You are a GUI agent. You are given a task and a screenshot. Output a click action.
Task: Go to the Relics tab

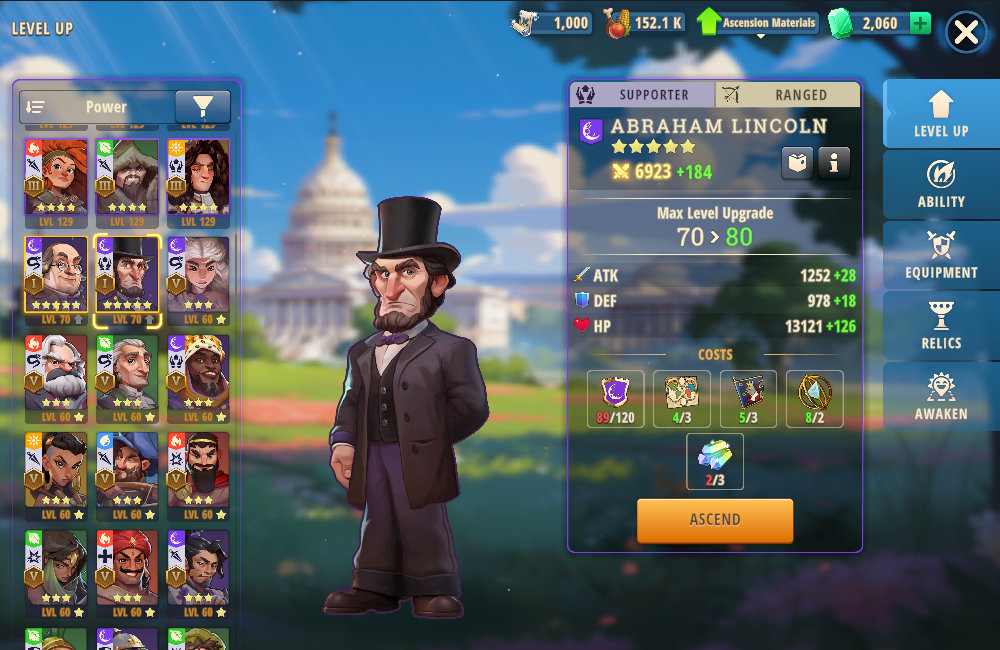pyautogui.click(x=941, y=326)
